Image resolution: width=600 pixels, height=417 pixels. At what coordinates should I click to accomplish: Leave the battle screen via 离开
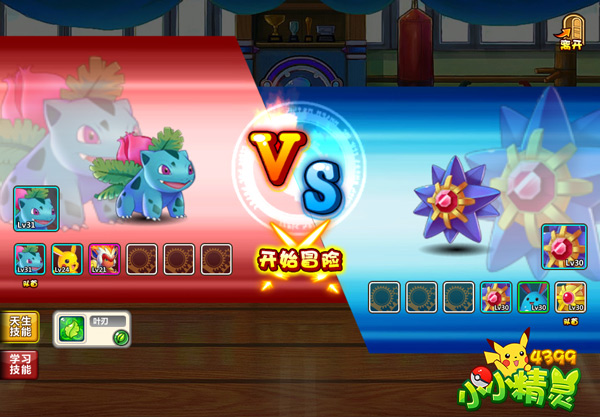572,33
